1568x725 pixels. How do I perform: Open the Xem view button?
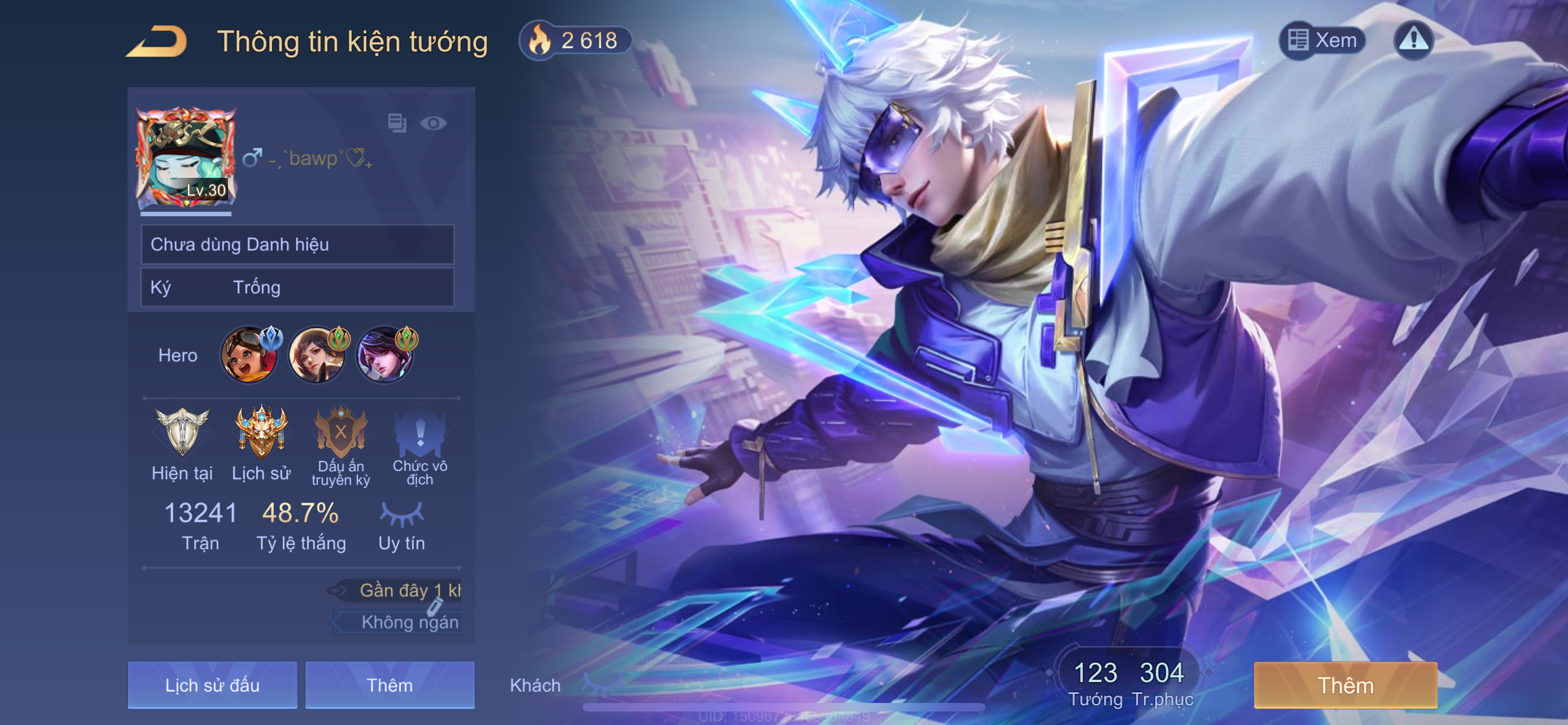(1322, 41)
